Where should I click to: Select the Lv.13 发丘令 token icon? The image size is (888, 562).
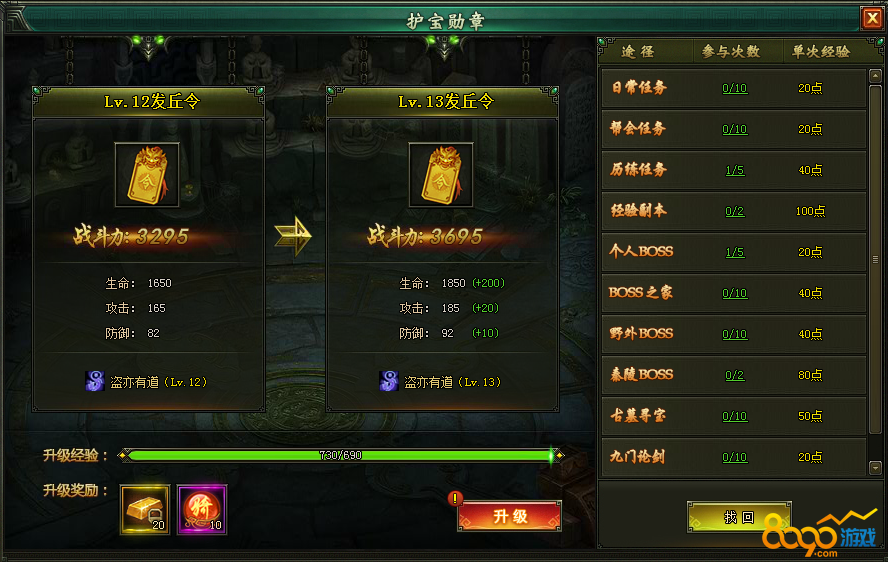point(441,174)
